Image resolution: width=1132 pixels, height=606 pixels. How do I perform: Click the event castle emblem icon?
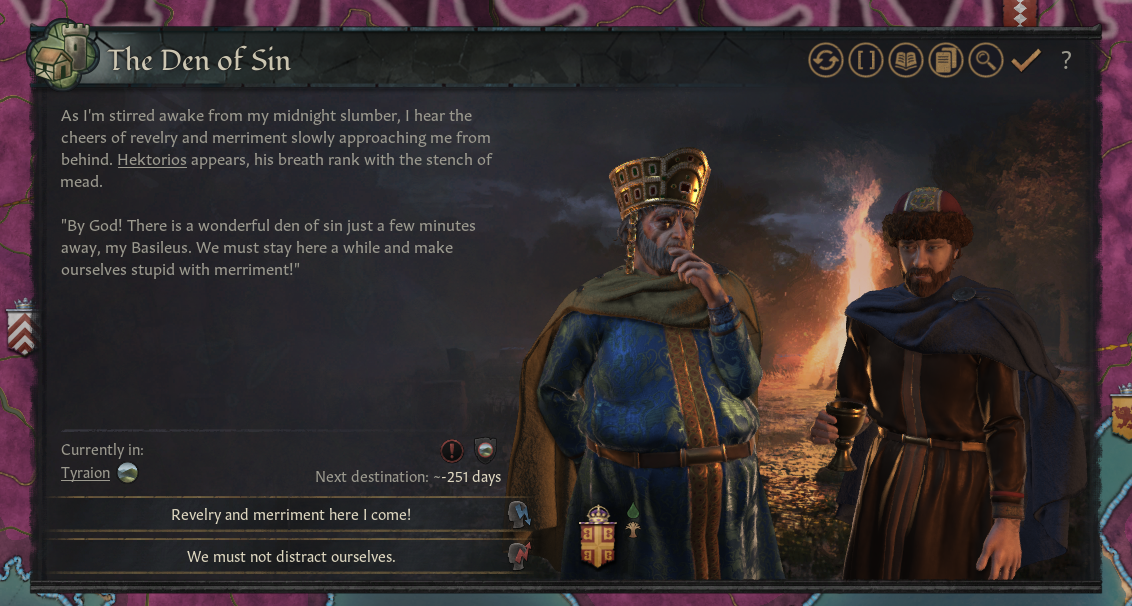(x=64, y=58)
